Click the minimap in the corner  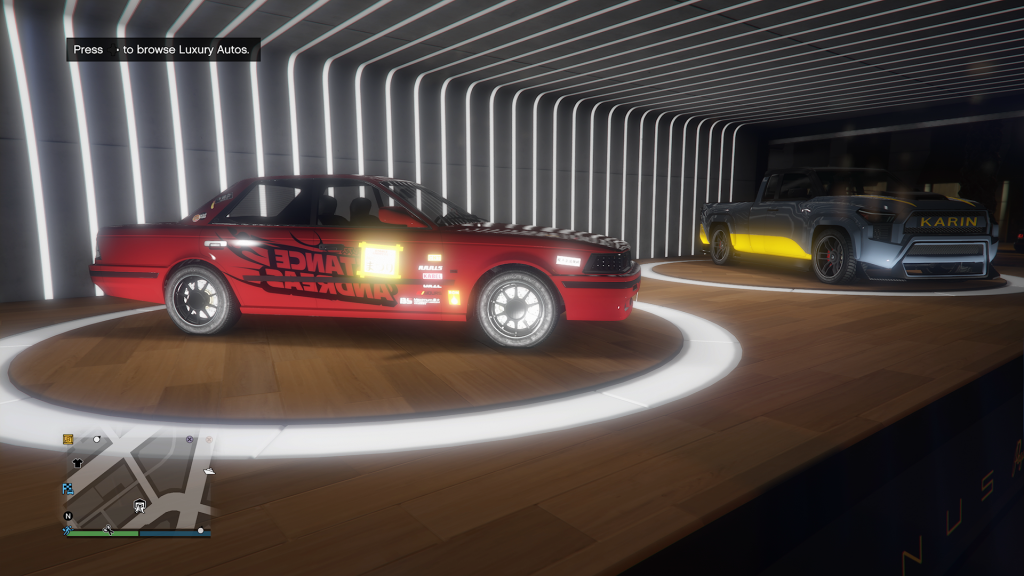click(x=137, y=482)
